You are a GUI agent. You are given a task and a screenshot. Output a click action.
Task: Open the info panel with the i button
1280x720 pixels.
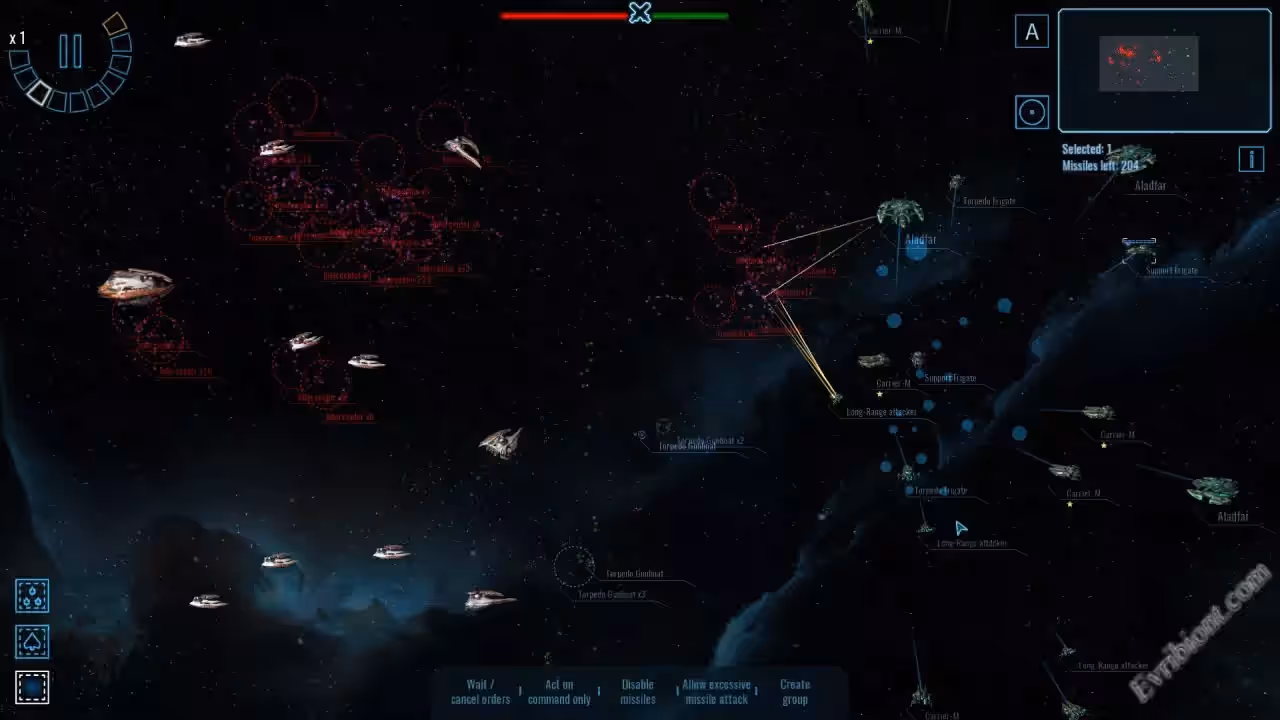pos(1251,159)
